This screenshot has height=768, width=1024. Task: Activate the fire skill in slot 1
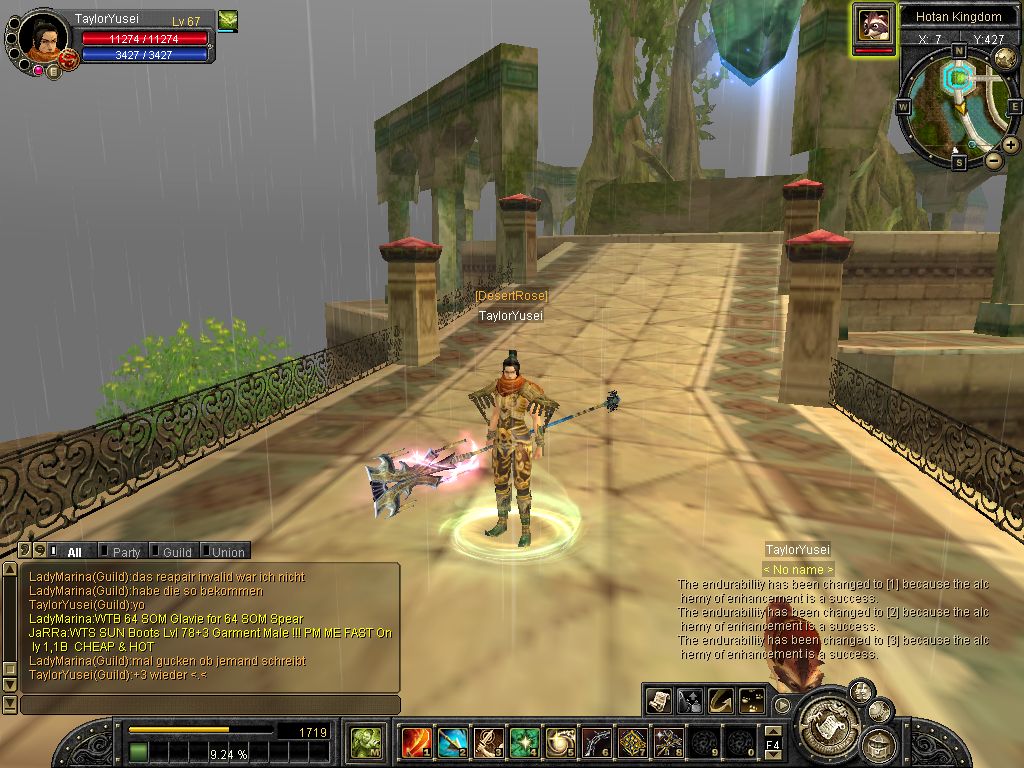pyautogui.click(x=414, y=742)
